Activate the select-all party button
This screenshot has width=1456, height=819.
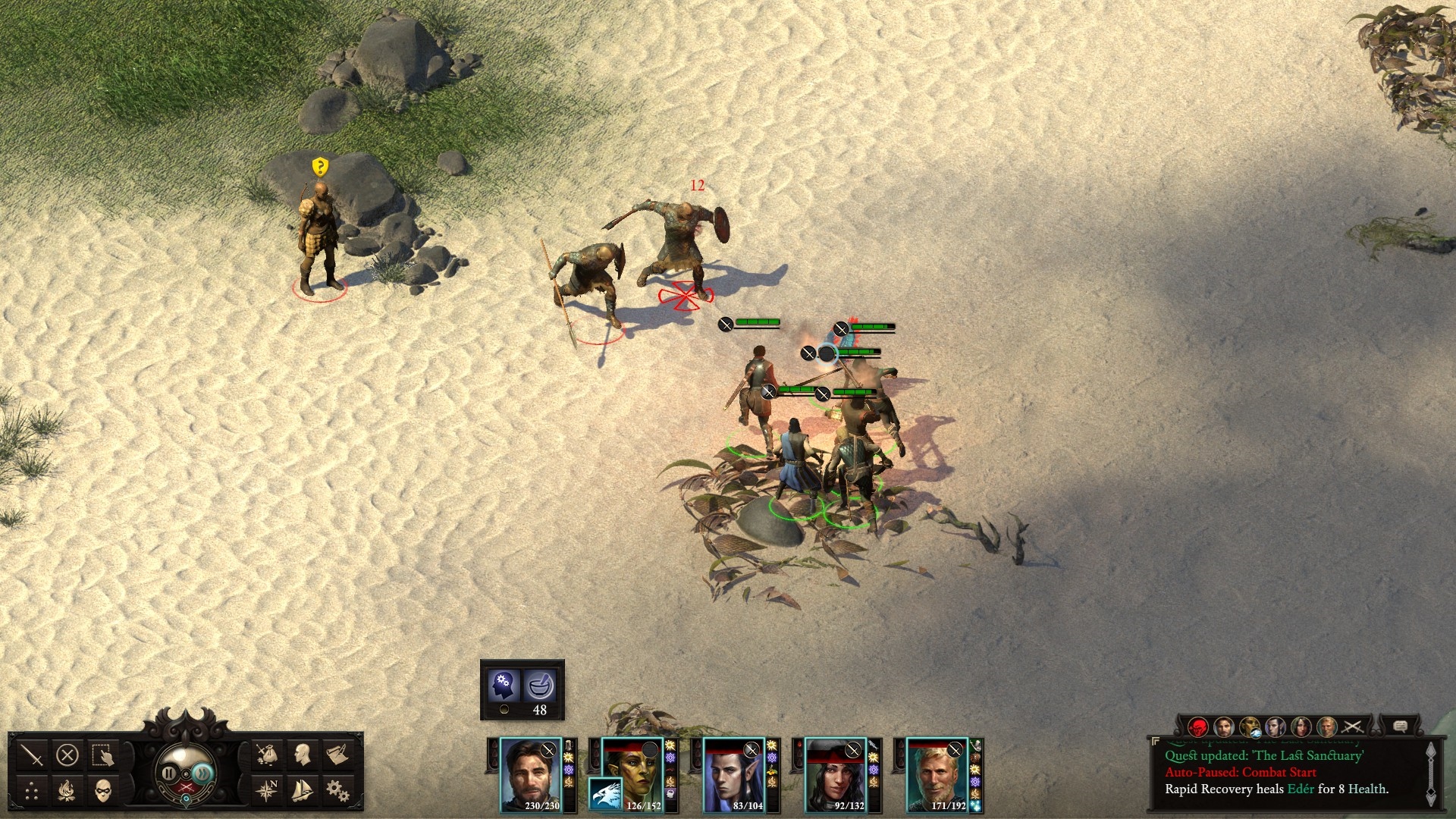pos(102,755)
